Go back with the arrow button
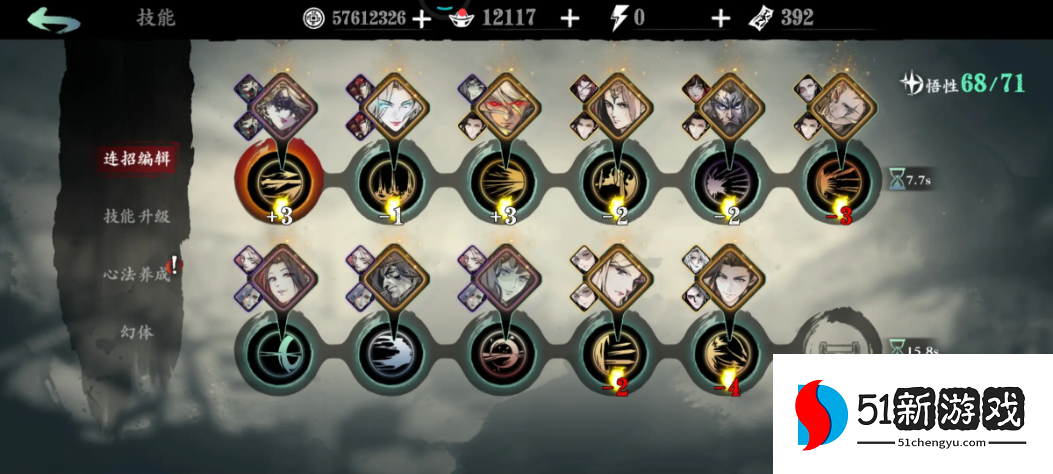1053x474 pixels. pos(53,19)
